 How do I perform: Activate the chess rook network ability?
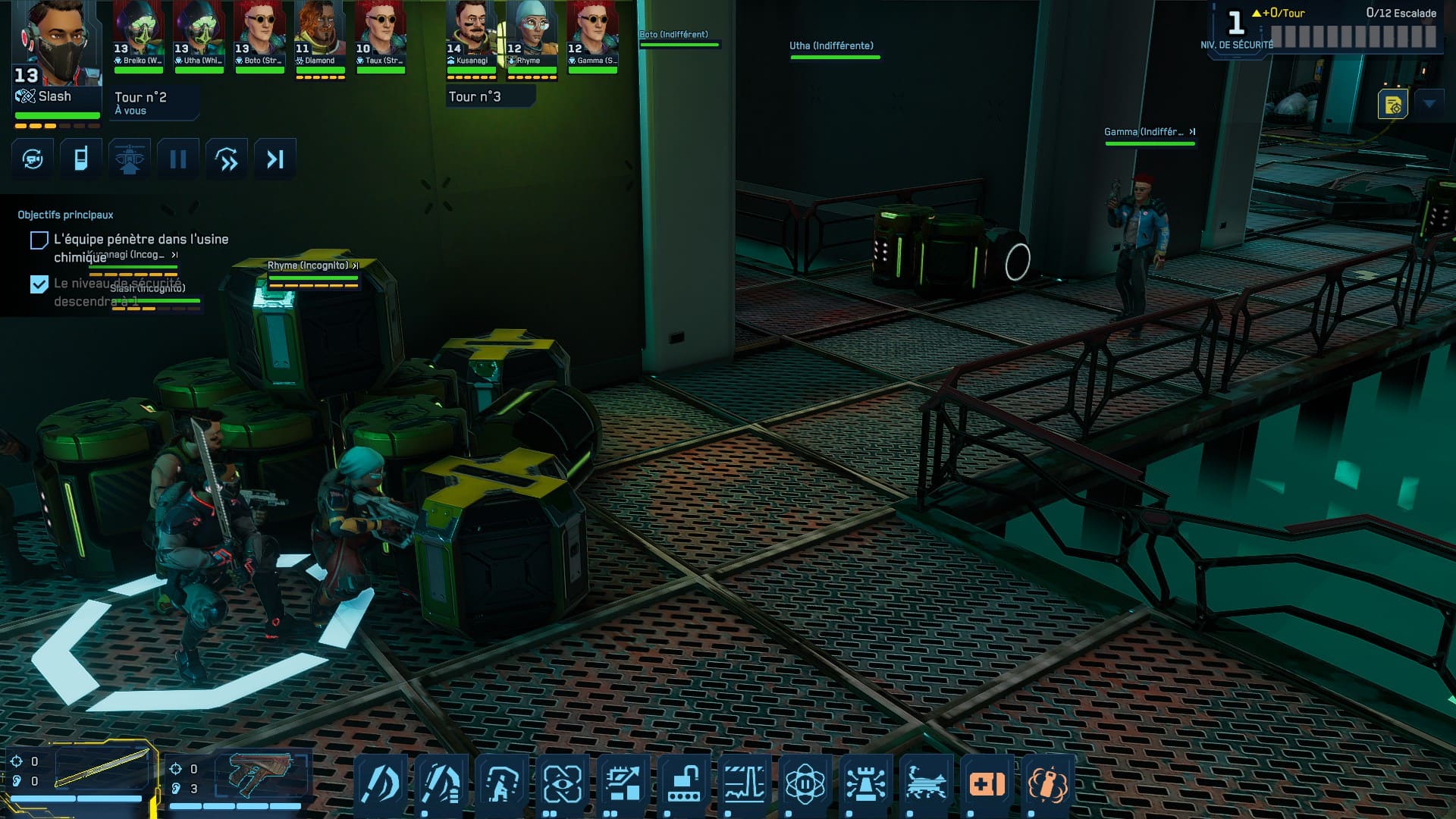point(866,783)
